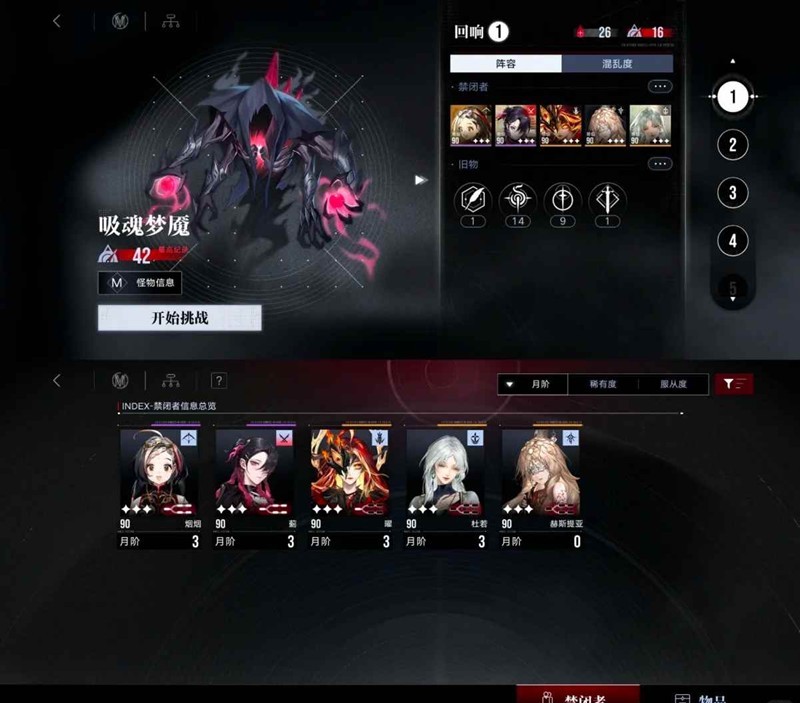
Task: Select the relic icon with count 9
Action: pos(562,198)
